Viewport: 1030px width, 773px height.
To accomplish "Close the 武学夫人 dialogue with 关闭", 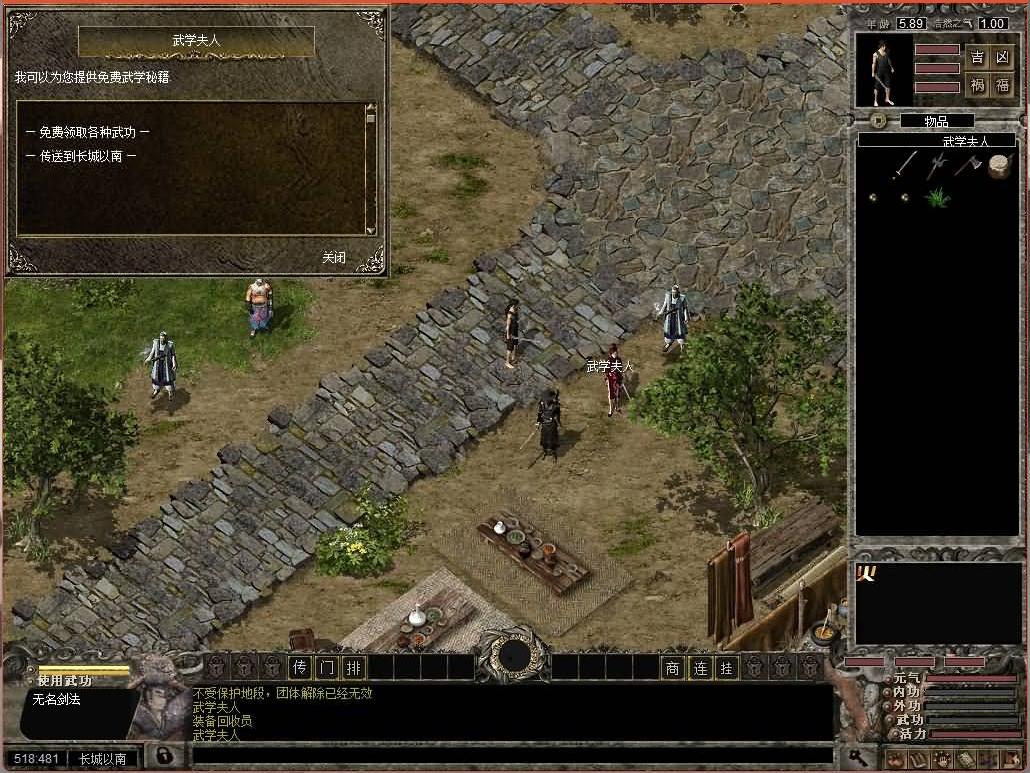I will point(334,257).
